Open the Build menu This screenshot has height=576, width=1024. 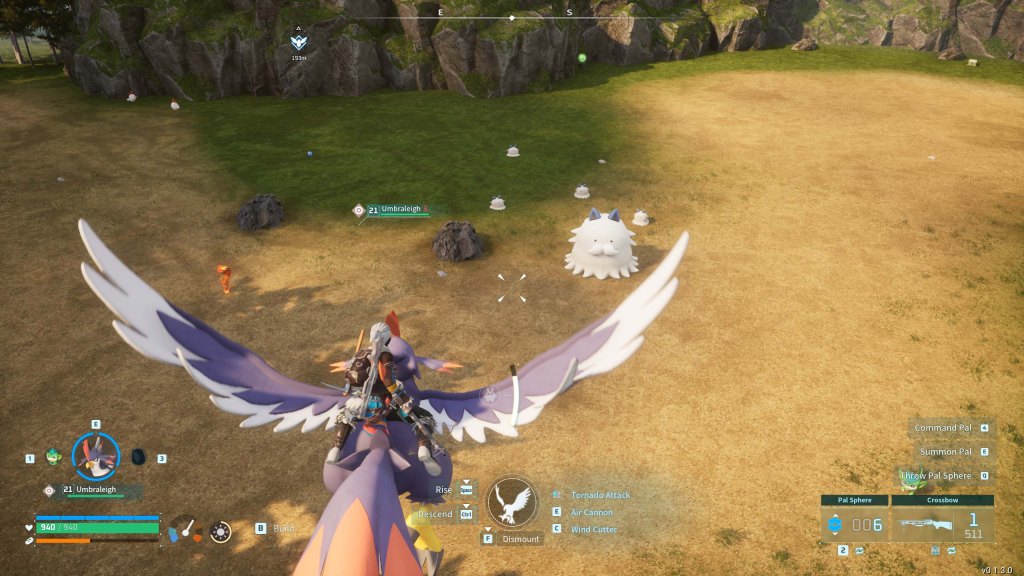[285, 528]
